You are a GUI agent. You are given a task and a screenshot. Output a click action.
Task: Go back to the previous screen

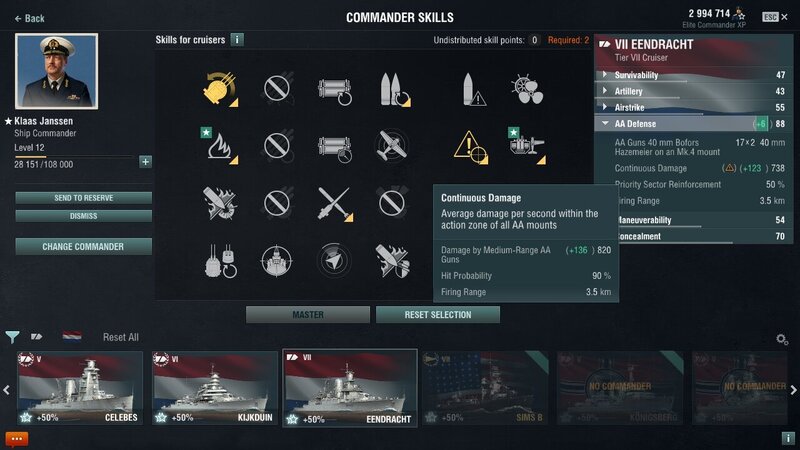point(29,18)
